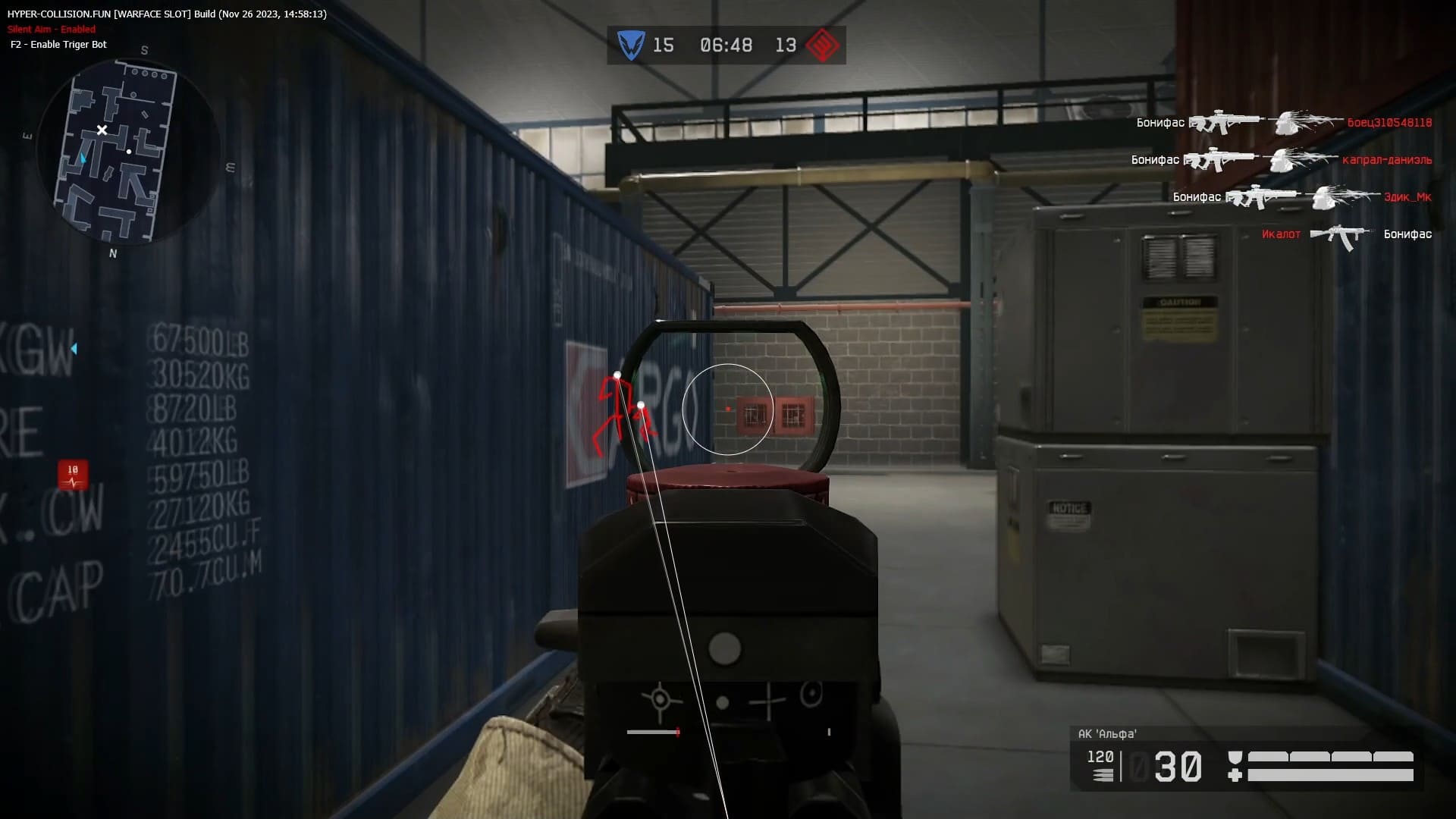Click the red heartbeat icon
This screenshot has width=1456, height=819.
pos(73,475)
